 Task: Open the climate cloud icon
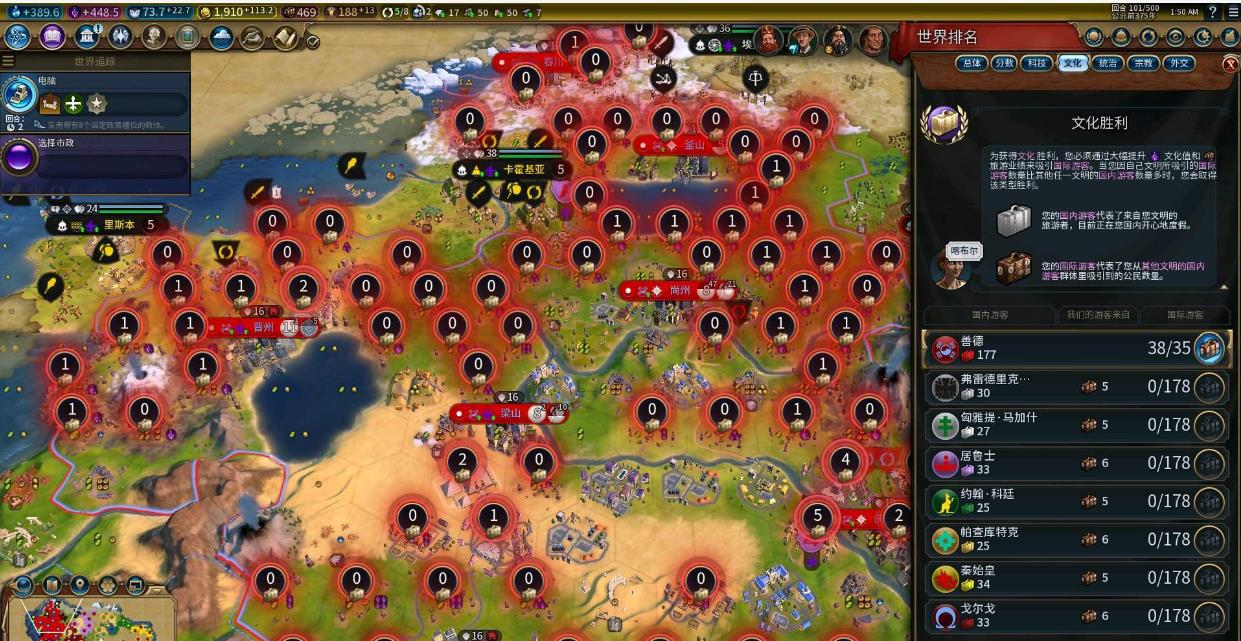point(221,37)
